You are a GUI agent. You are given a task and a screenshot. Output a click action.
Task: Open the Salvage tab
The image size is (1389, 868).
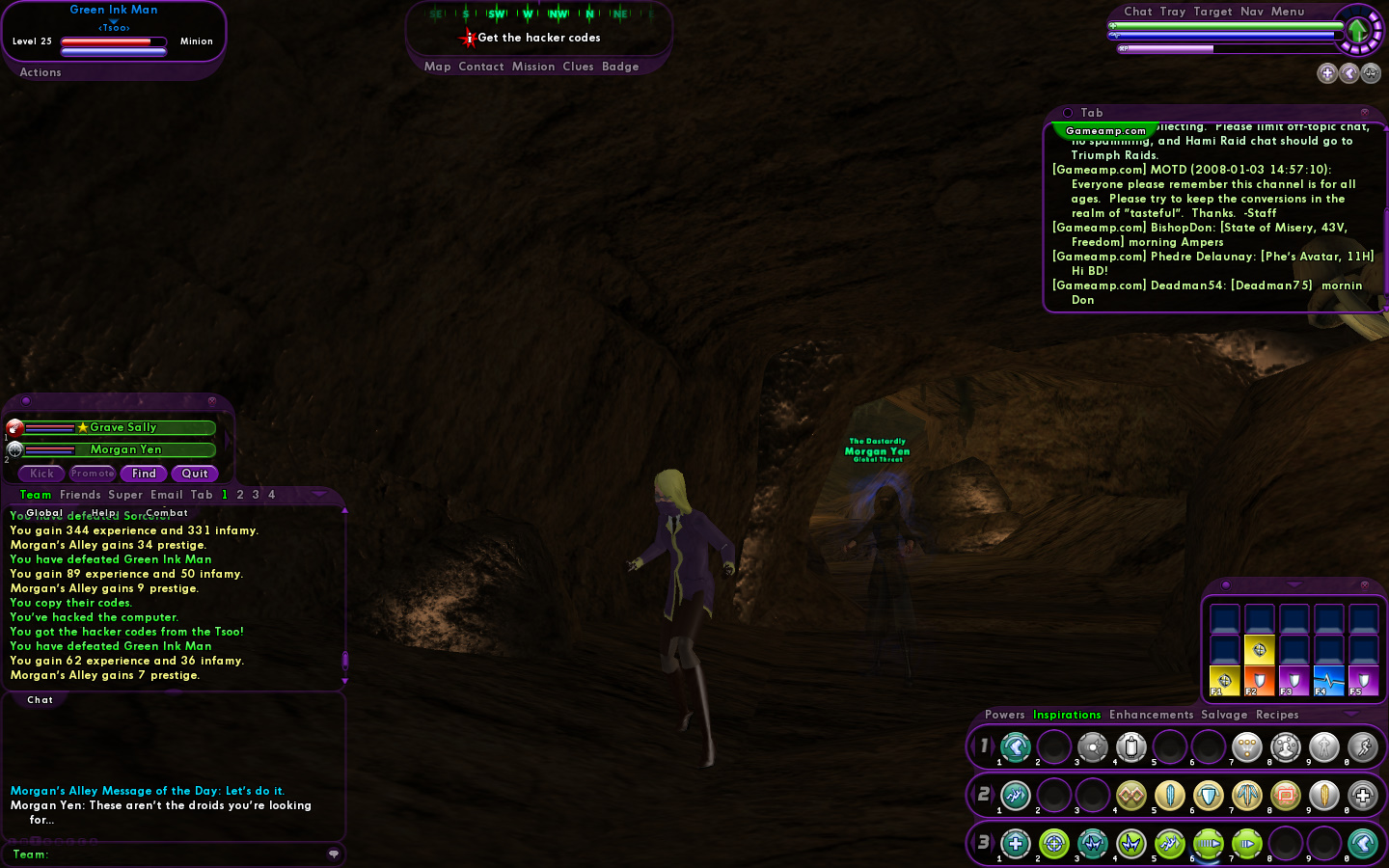point(1224,715)
